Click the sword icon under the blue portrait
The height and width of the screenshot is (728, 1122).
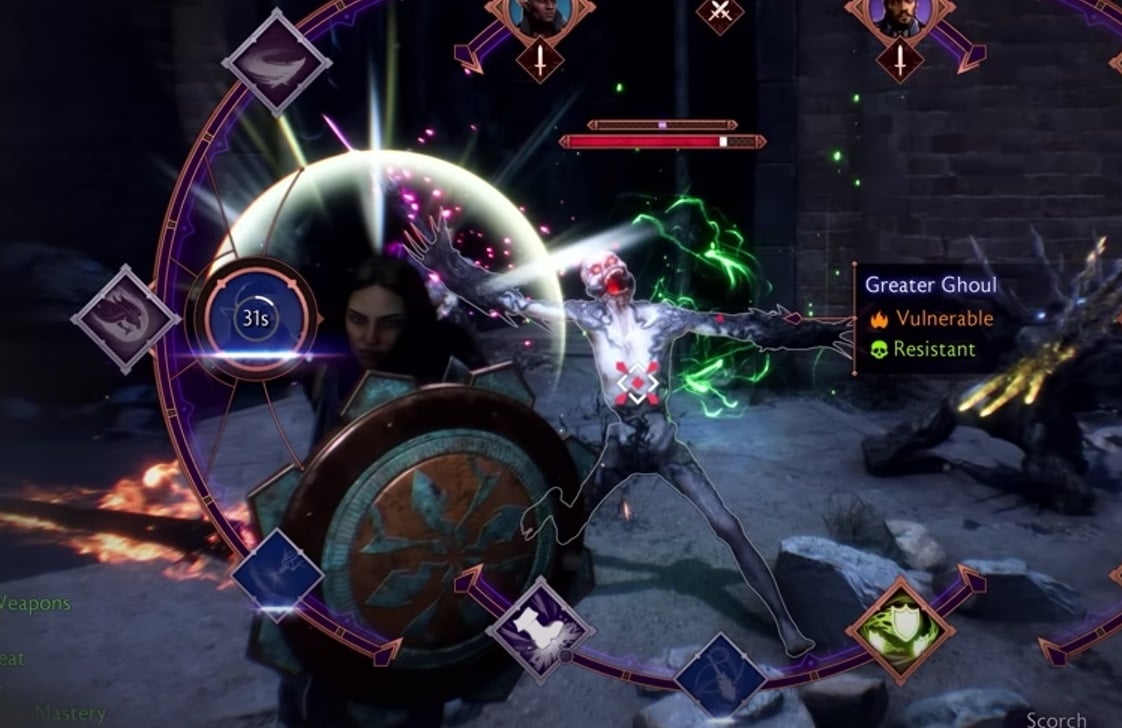tap(538, 62)
